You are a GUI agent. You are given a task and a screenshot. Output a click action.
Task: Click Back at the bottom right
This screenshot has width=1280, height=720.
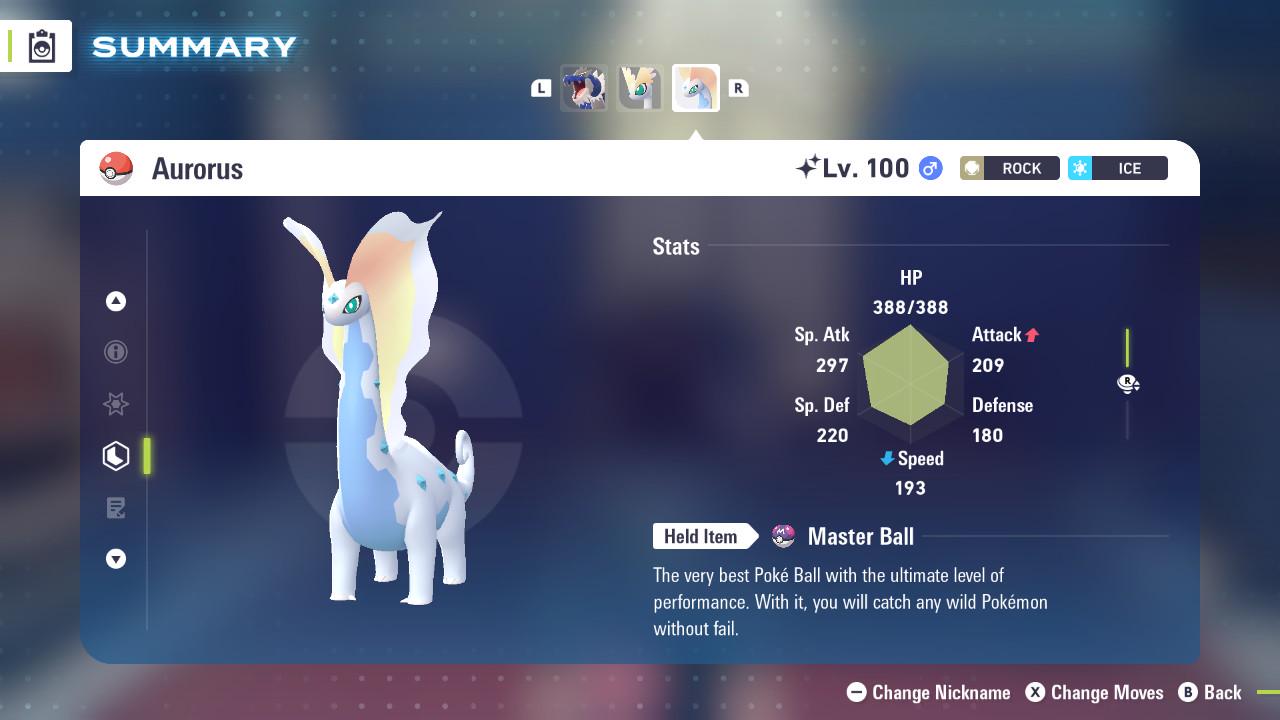tap(1211, 692)
